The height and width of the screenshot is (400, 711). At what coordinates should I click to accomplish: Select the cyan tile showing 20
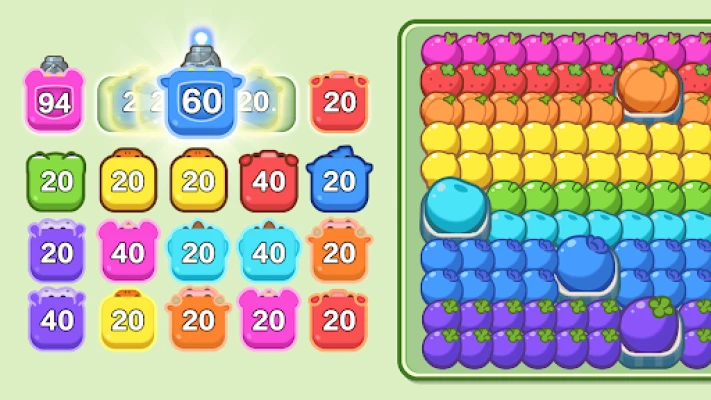click(x=199, y=251)
